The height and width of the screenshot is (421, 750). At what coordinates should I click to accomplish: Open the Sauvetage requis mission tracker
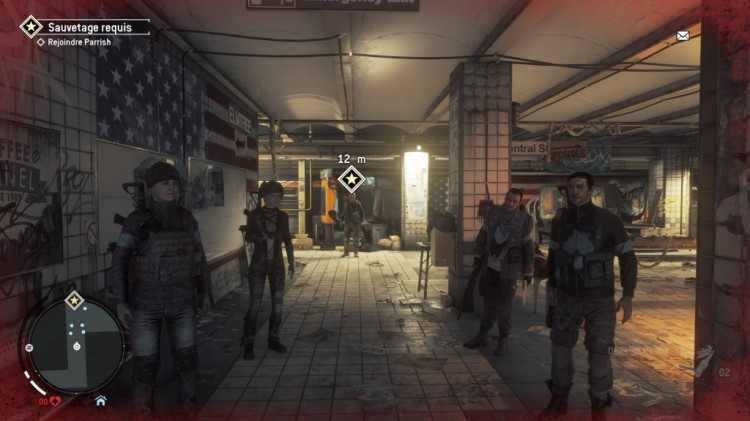click(84, 27)
